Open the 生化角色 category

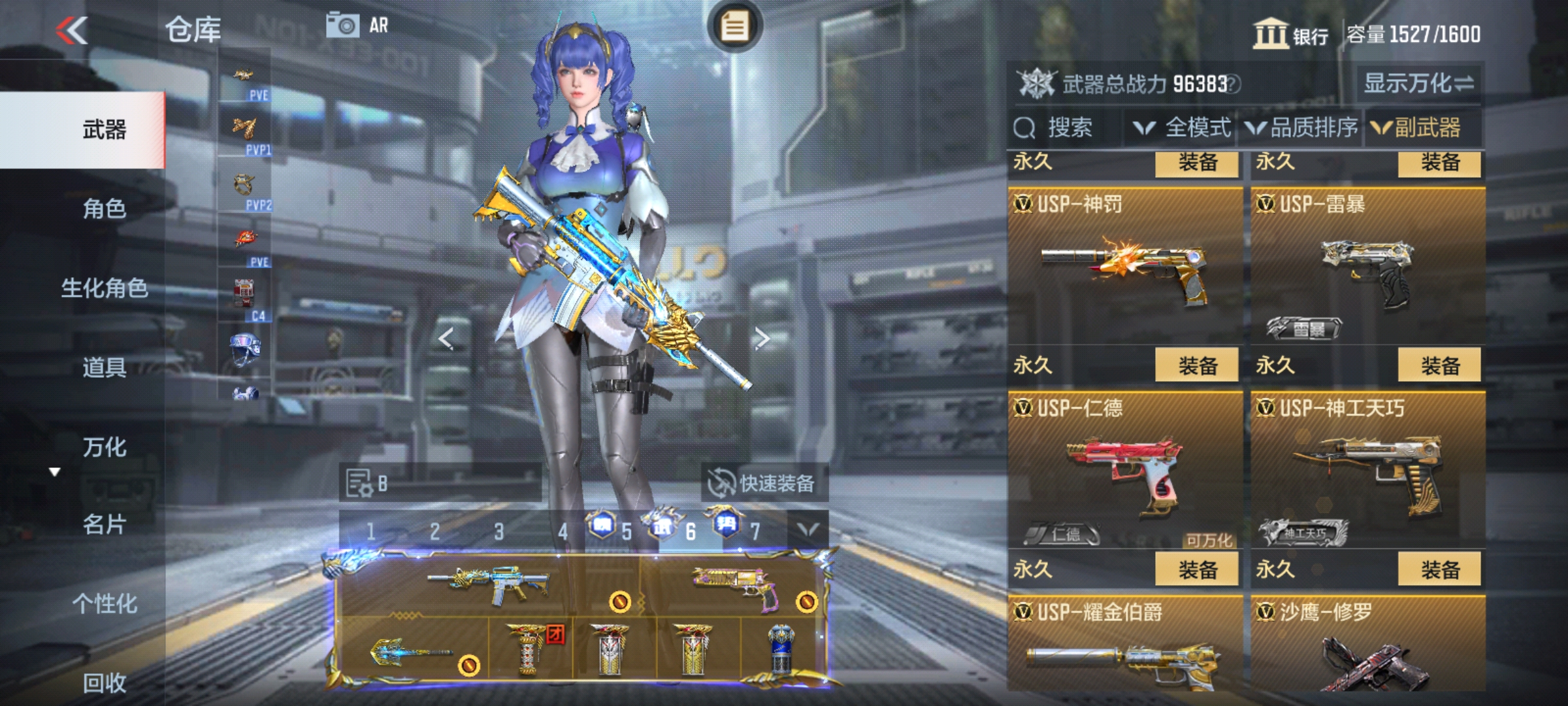click(x=103, y=288)
